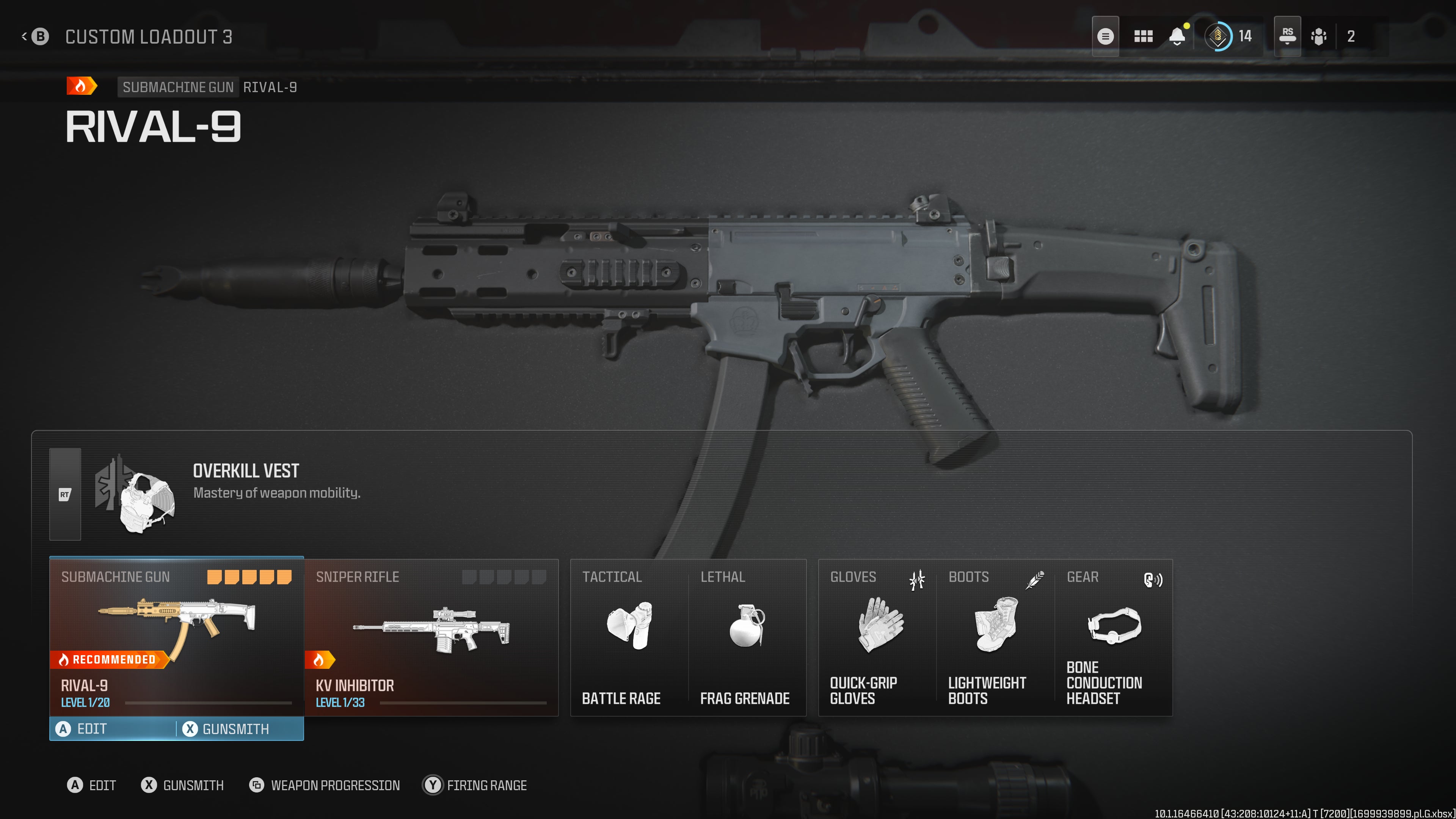Open the notifications bell icon
The image size is (1456, 819).
click(x=1177, y=36)
